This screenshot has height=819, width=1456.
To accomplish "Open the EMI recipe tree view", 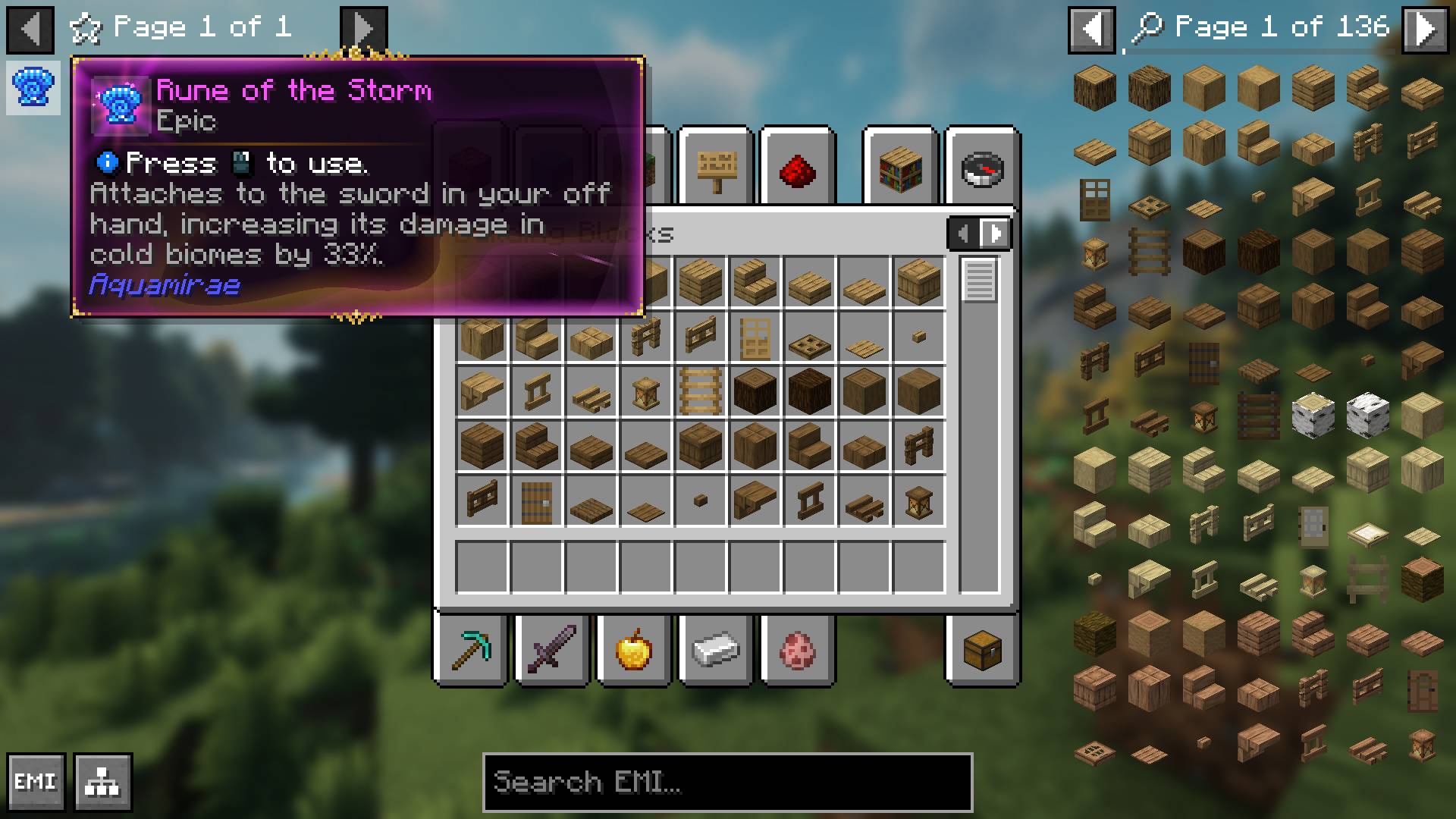I will click(102, 782).
